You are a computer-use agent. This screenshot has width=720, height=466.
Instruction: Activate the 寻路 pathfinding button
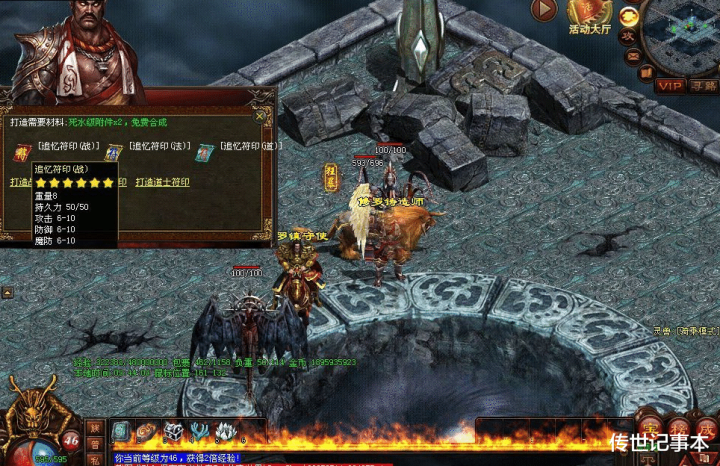703,86
